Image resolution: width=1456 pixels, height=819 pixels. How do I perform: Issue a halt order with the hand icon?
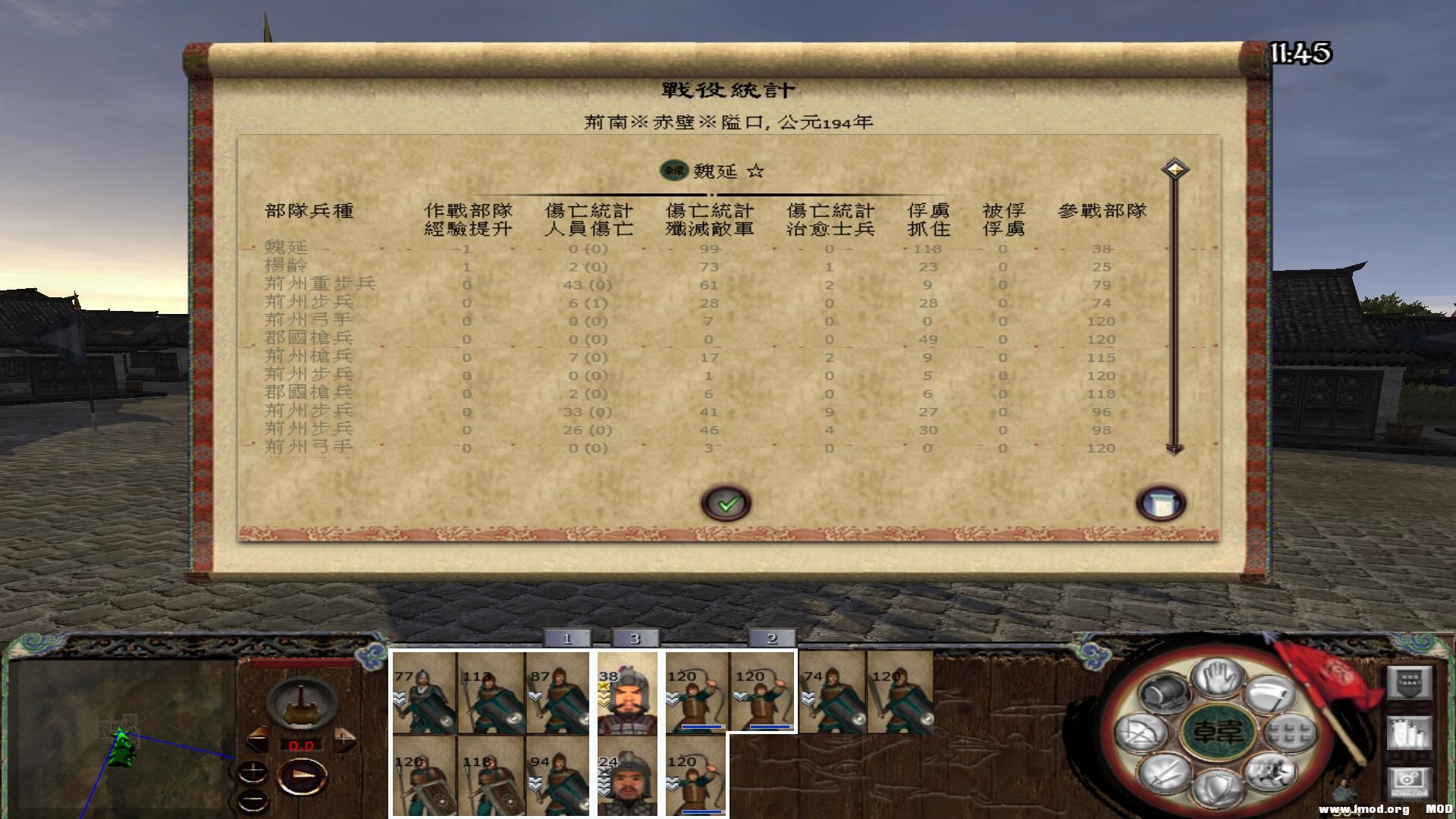(x=1216, y=677)
